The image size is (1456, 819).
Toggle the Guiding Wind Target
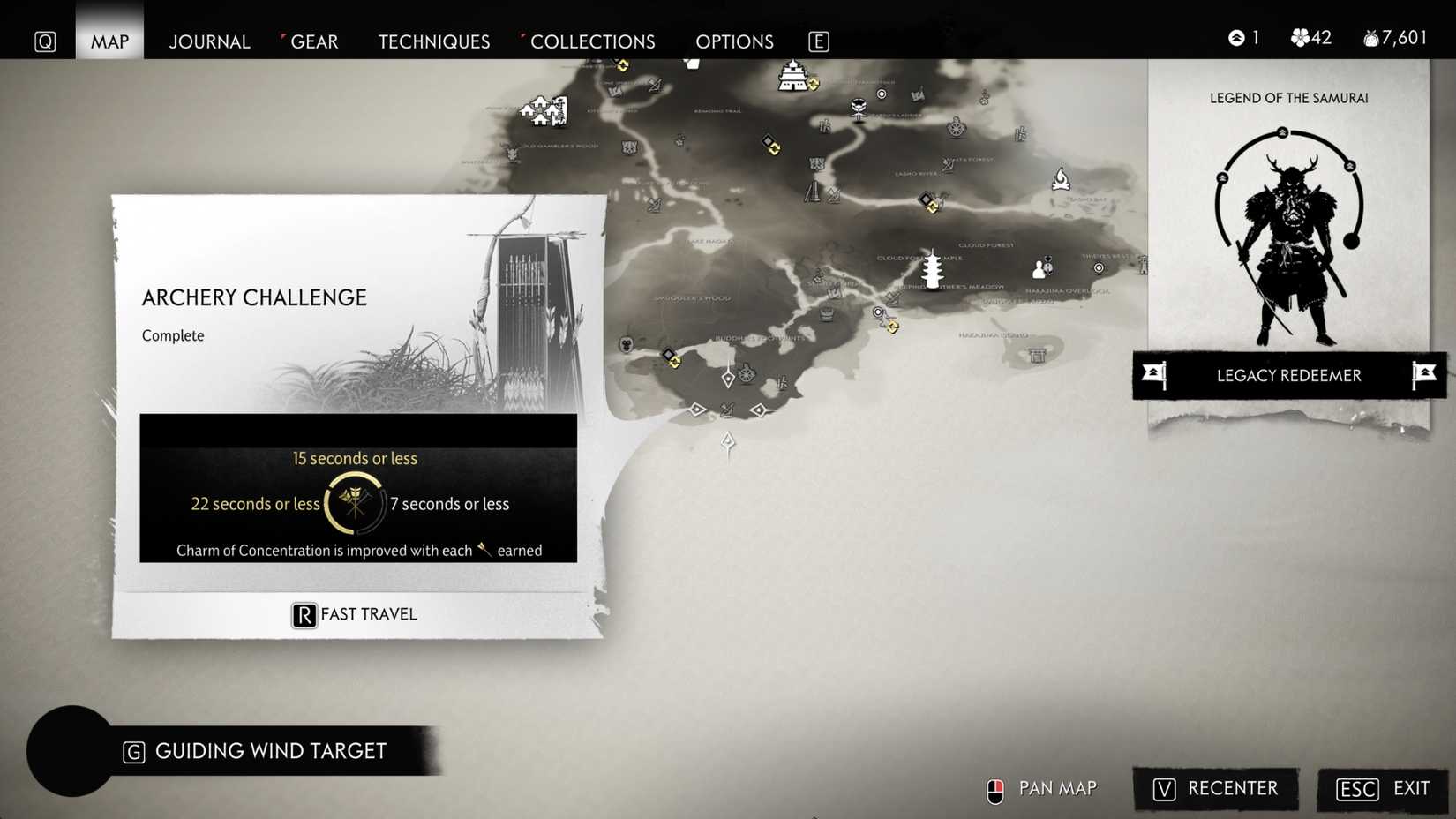click(x=256, y=751)
